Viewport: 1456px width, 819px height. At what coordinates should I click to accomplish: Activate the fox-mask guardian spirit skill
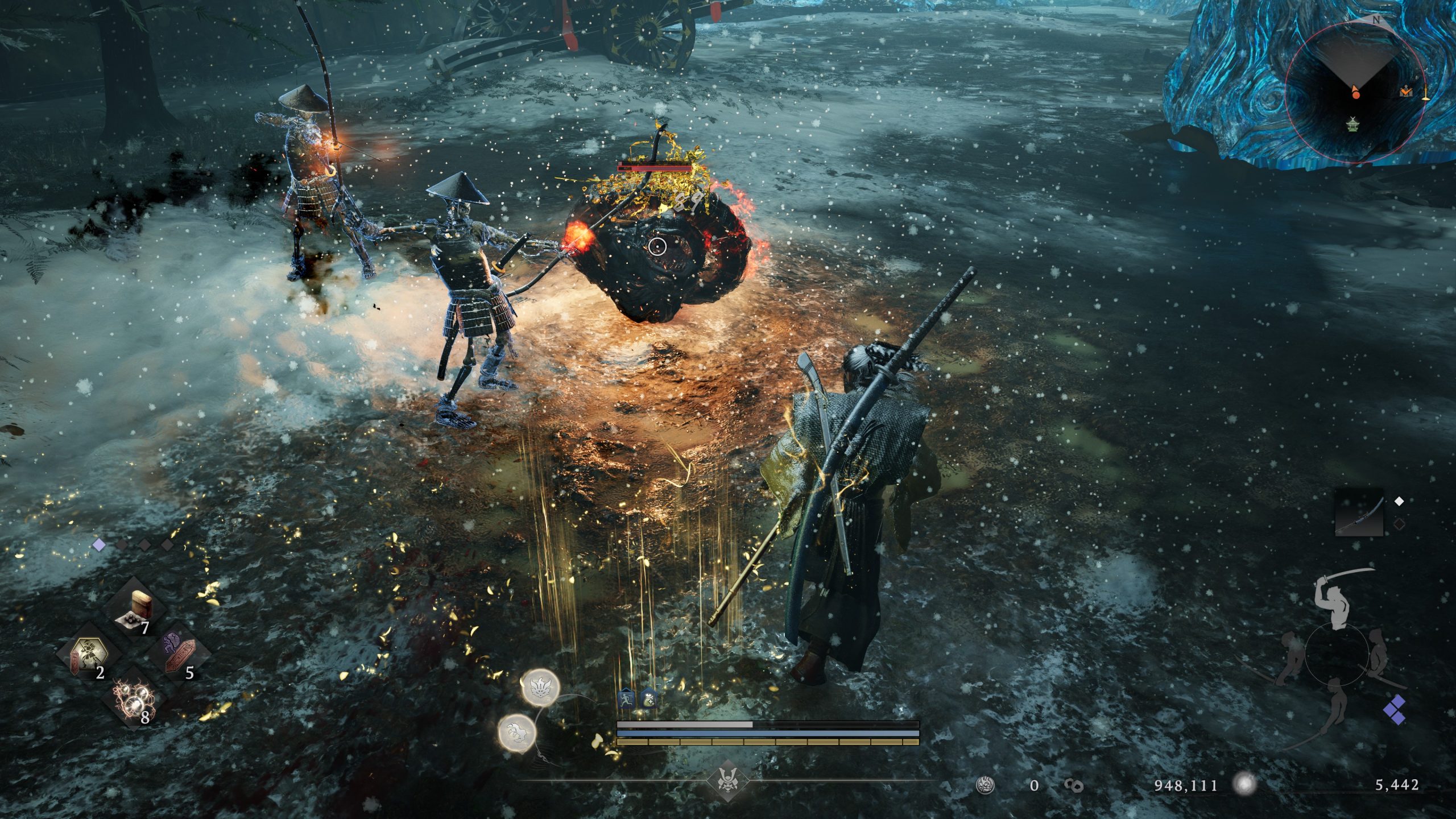point(540,687)
